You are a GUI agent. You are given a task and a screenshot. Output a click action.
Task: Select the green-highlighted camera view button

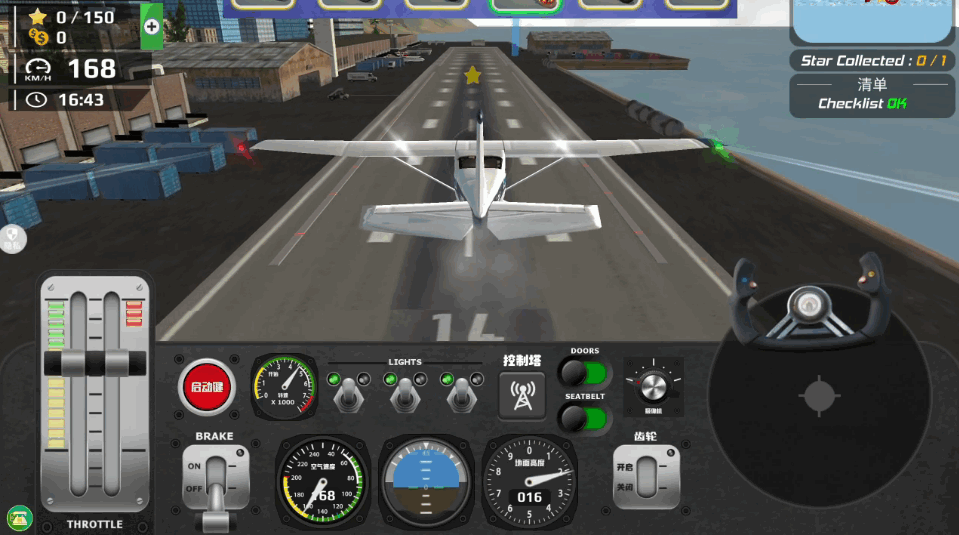[x=526, y=5]
